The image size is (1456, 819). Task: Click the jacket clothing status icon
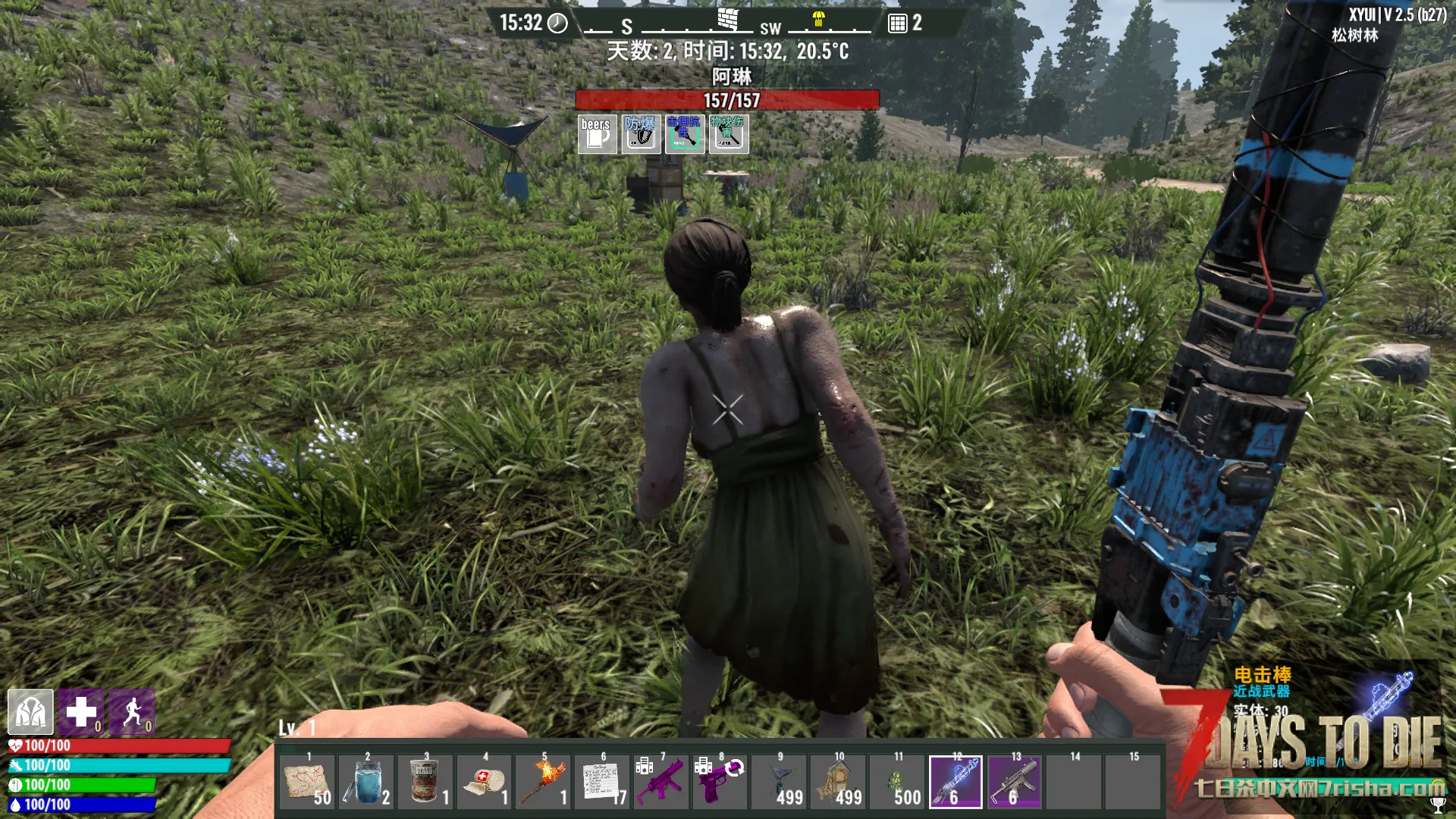click(x=30, y=712)
